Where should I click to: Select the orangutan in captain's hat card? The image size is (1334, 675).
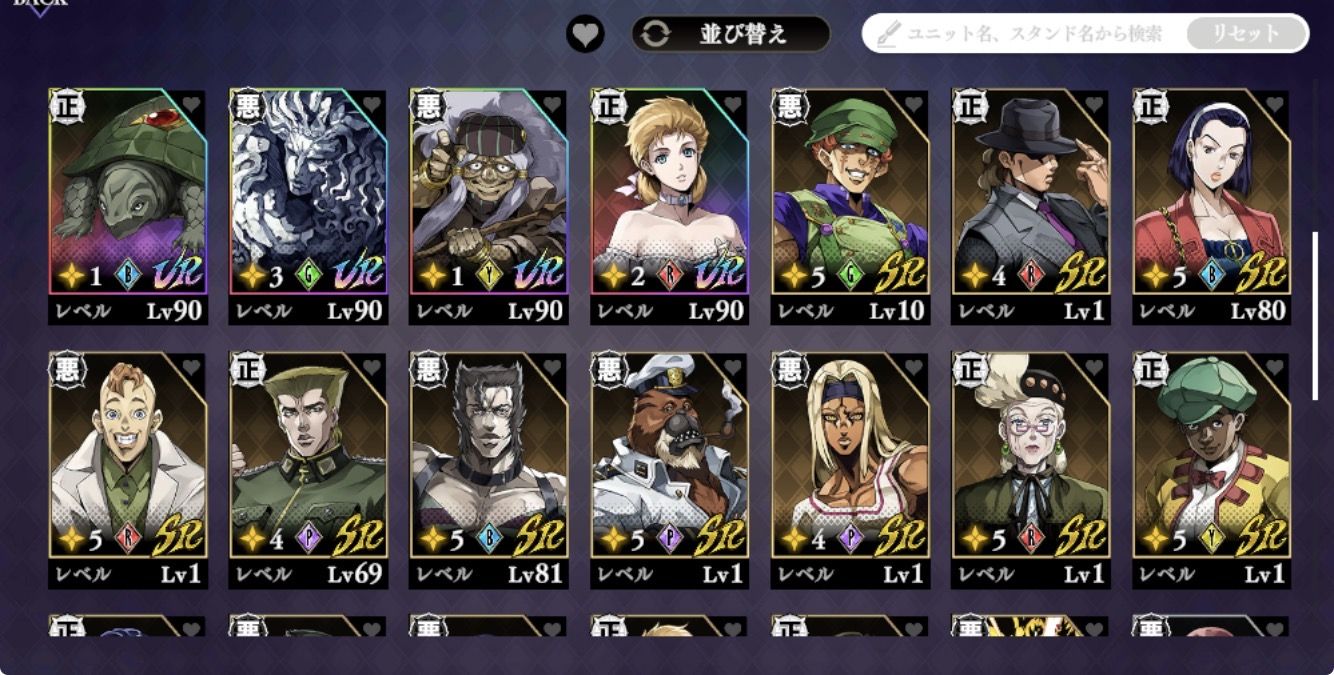click(x=669, y=455)
